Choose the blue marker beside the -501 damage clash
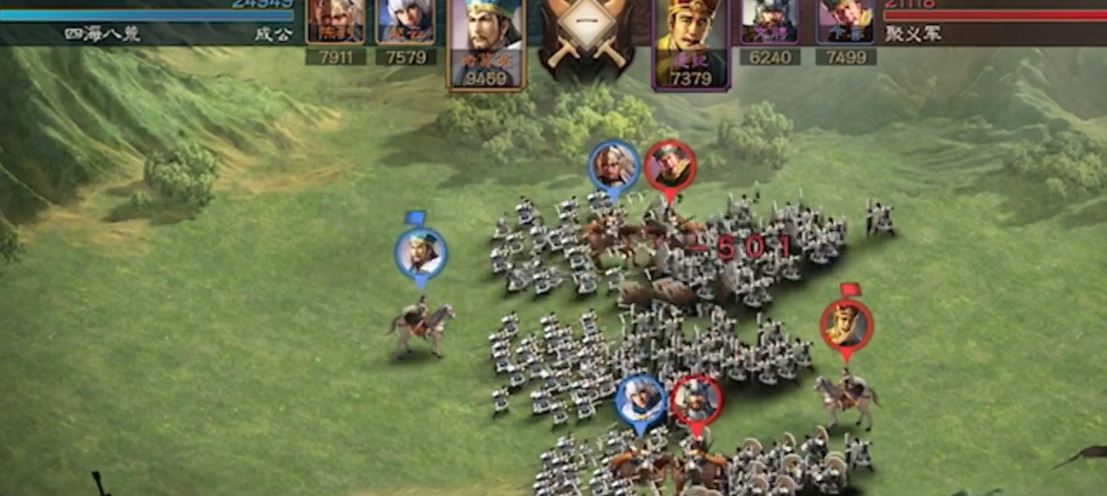The width and height of the screenshot is (1107, 496). click(x=614, y=166)
